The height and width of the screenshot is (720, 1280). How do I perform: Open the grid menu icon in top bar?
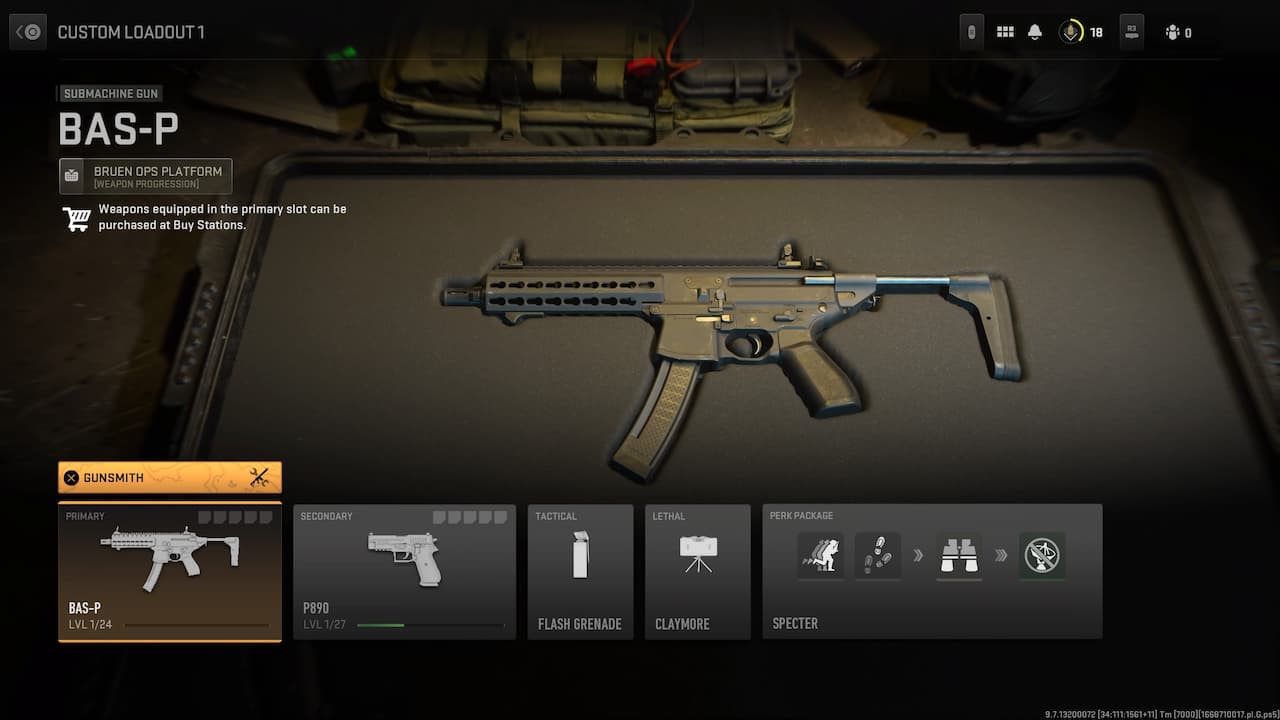1005,32
